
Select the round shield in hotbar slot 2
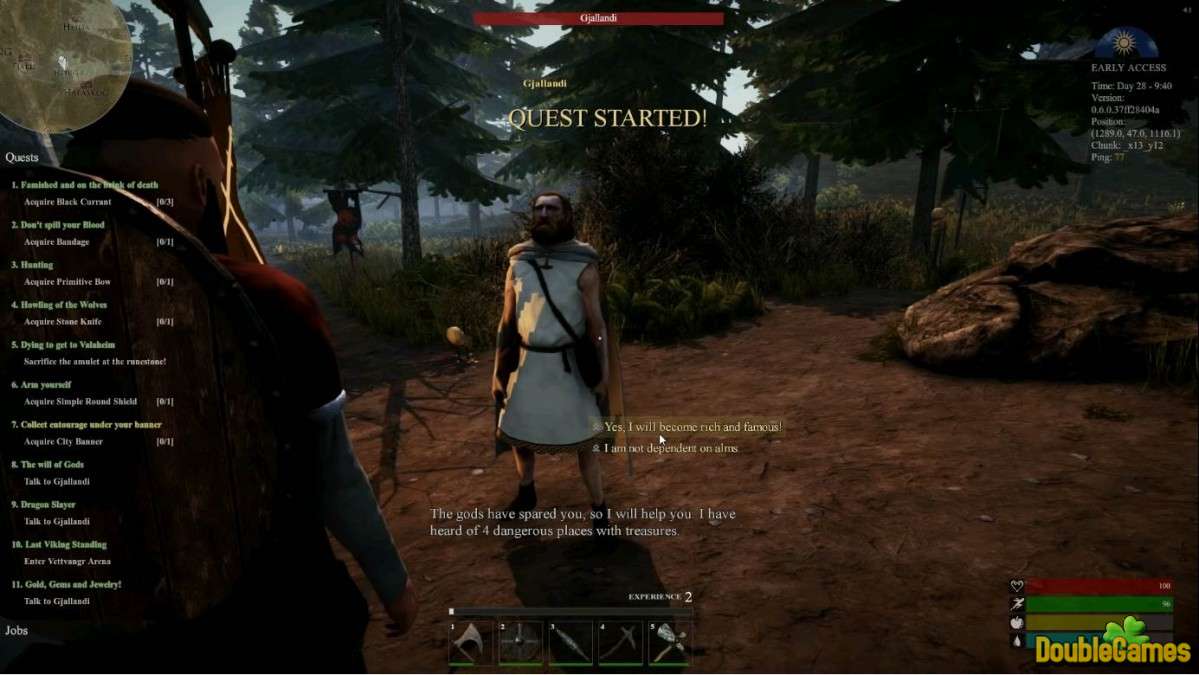[x=521, y=643]
